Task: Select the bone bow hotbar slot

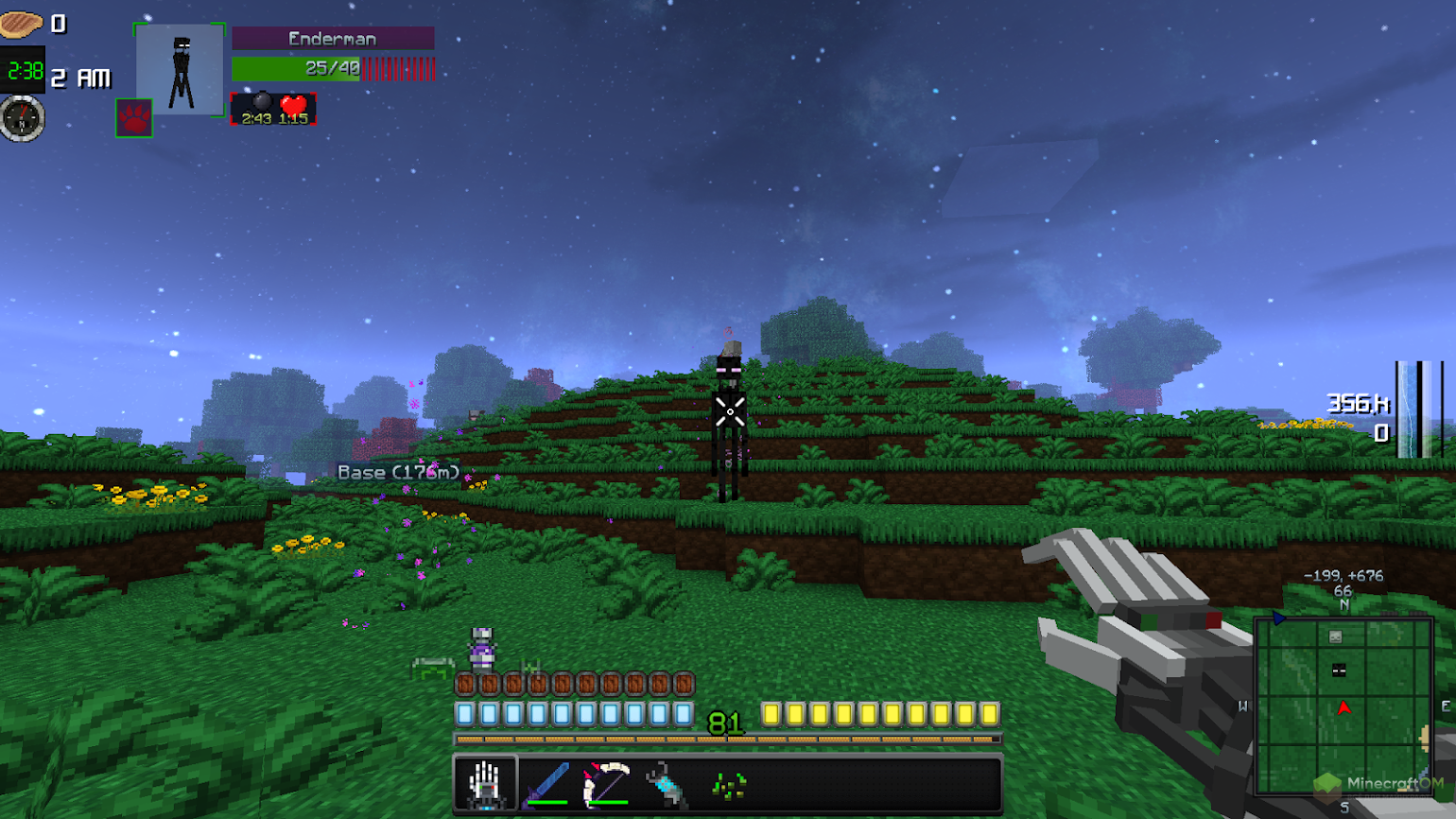Action: tap(606, 784)
